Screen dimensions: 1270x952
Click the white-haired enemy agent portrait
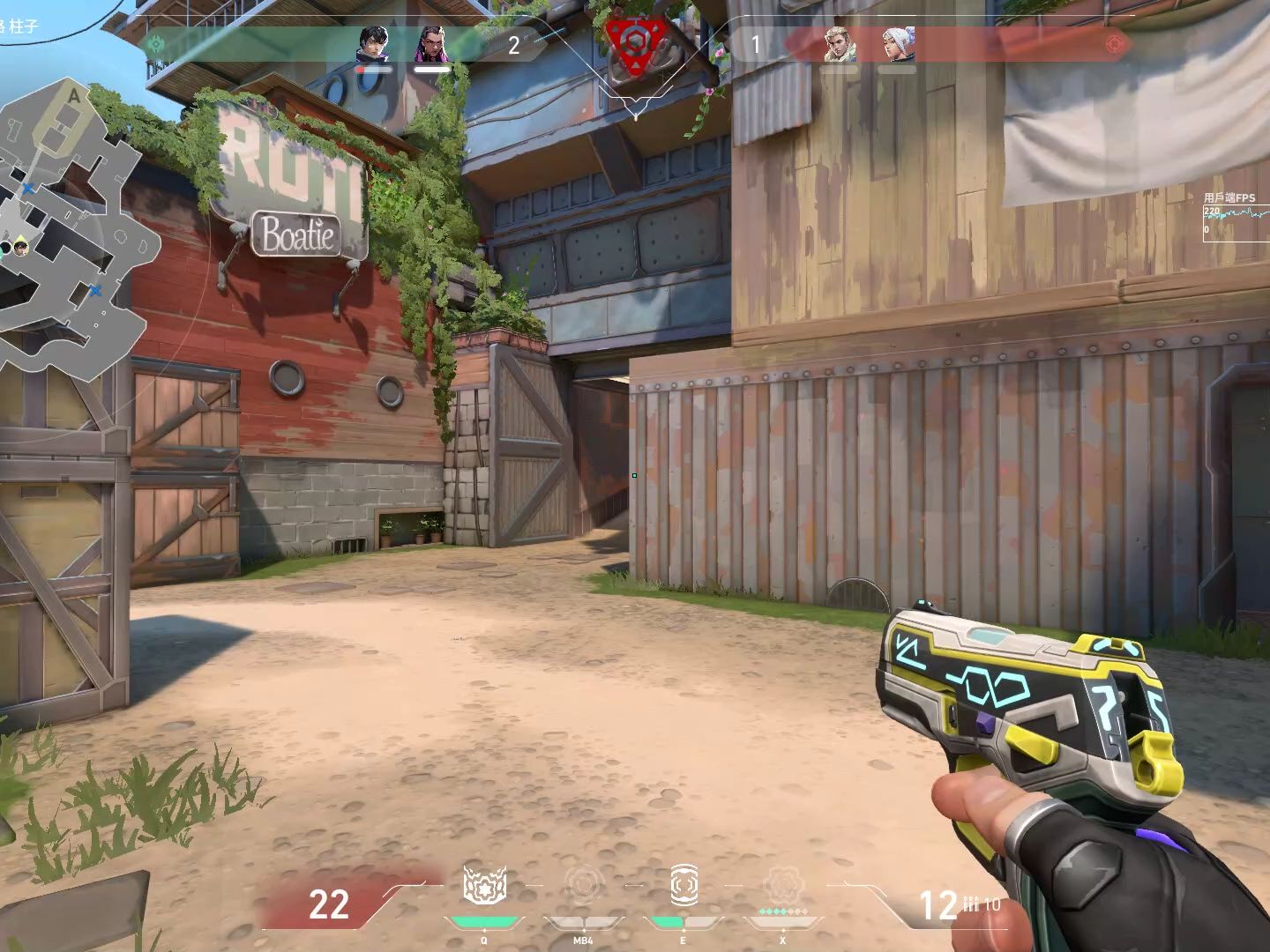tap(898, 44)
